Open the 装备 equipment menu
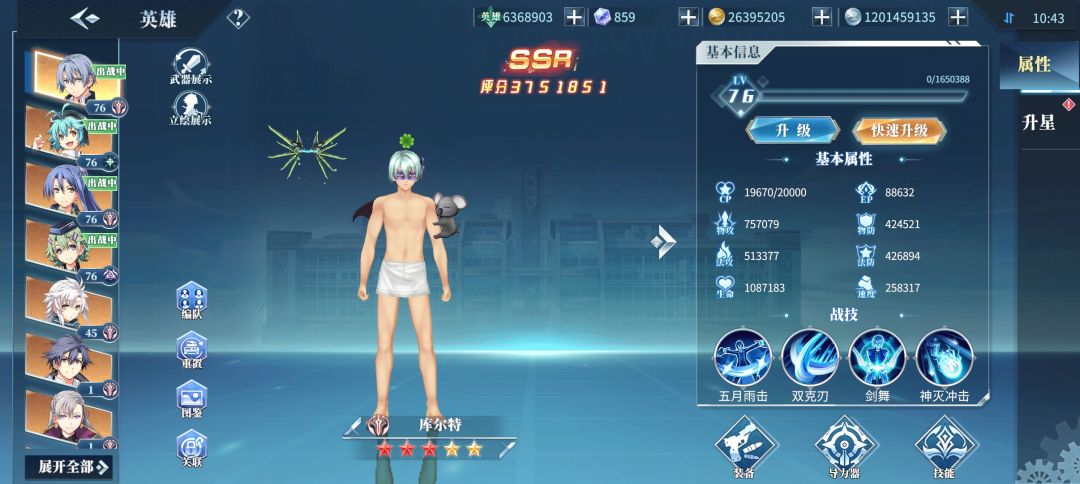The height and width of the screenshot is (484, 1080). [746, 446]
